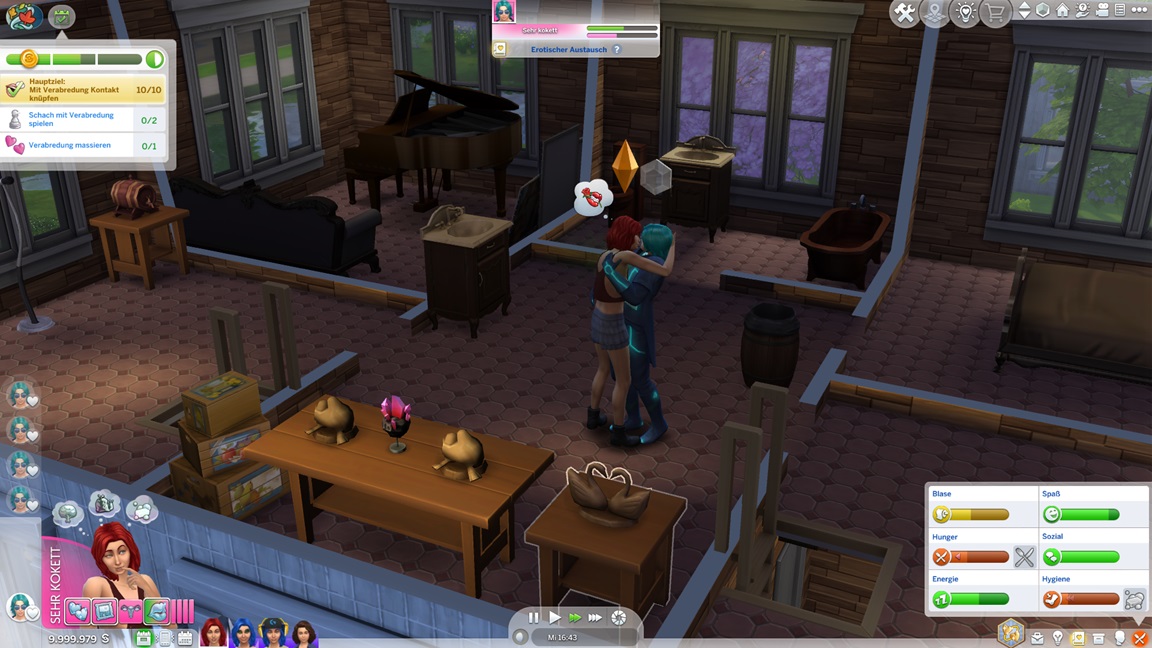Screen dimensions: 1152x648
Task: Open the shopping cart store button
Action: [995, 12]
